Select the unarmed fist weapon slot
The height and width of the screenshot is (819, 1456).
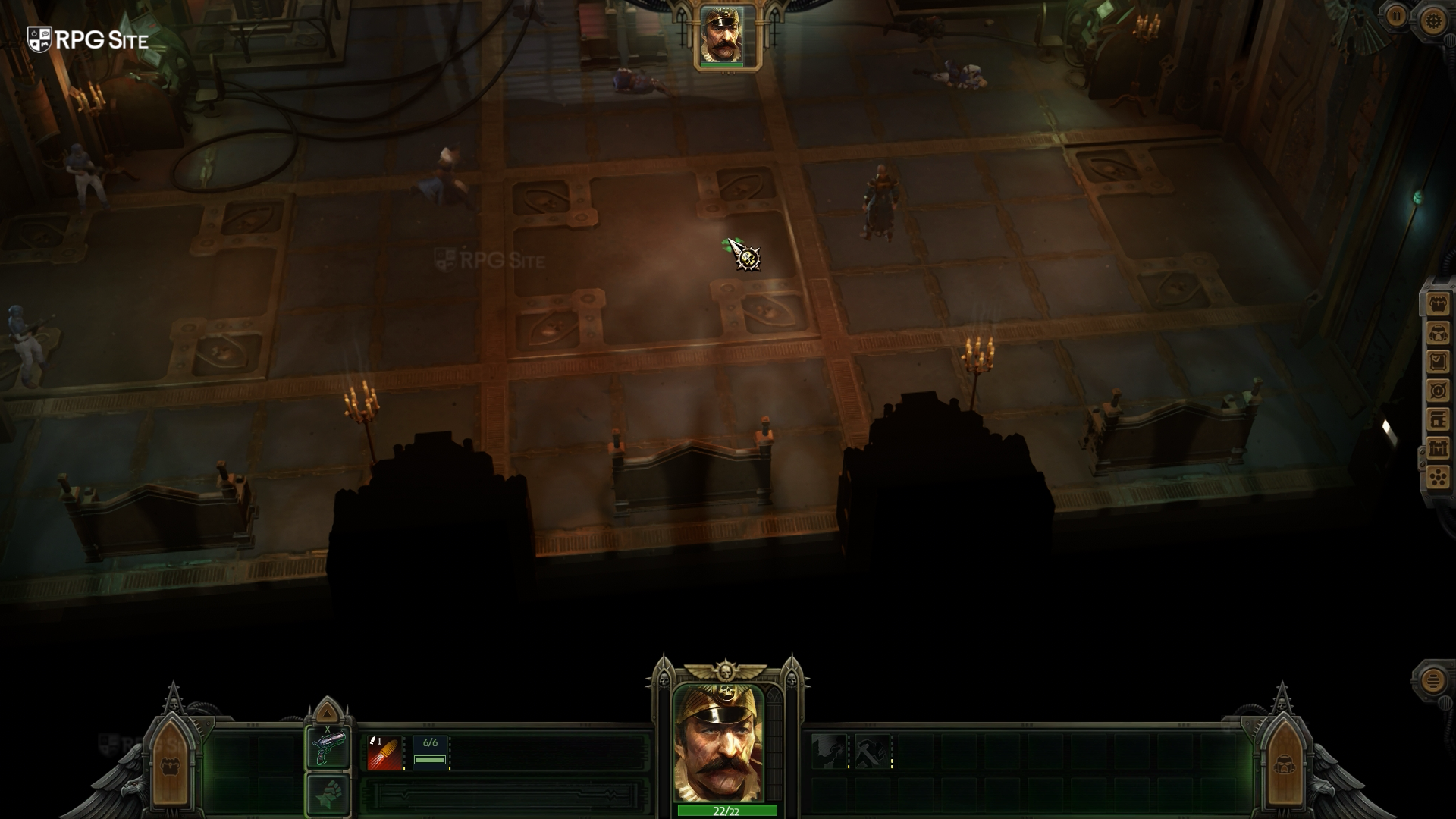tap(328, 794)
